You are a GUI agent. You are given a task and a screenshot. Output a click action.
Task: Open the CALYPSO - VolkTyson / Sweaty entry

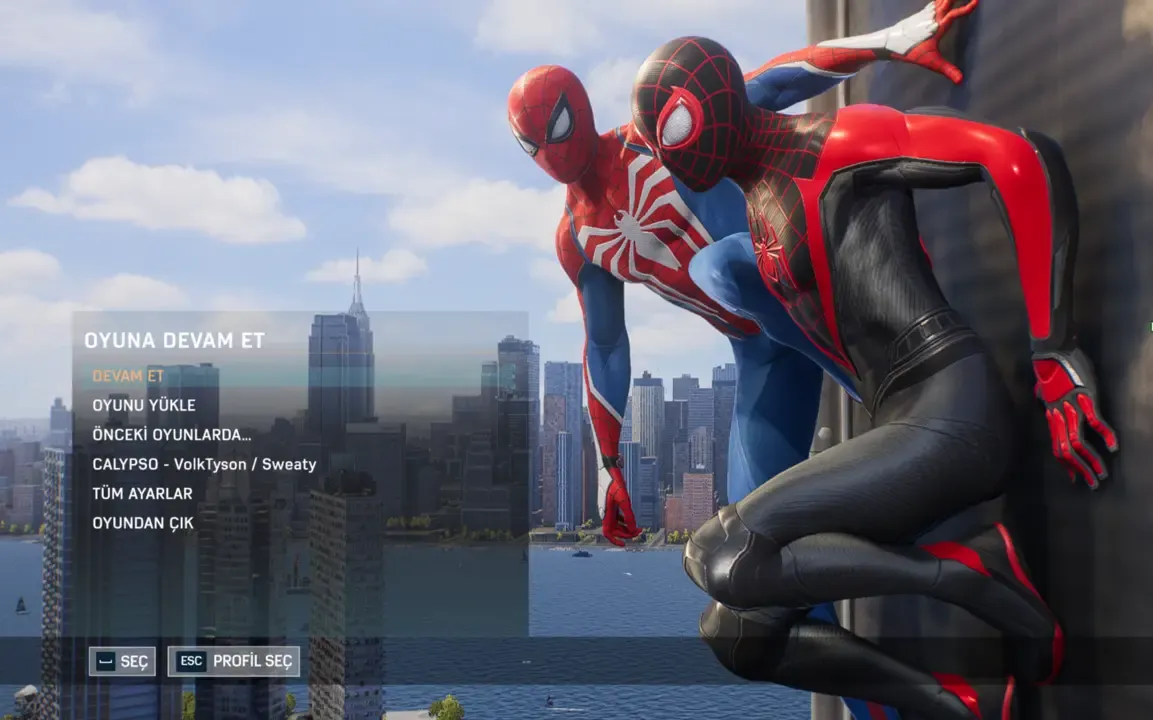point(204,464)
